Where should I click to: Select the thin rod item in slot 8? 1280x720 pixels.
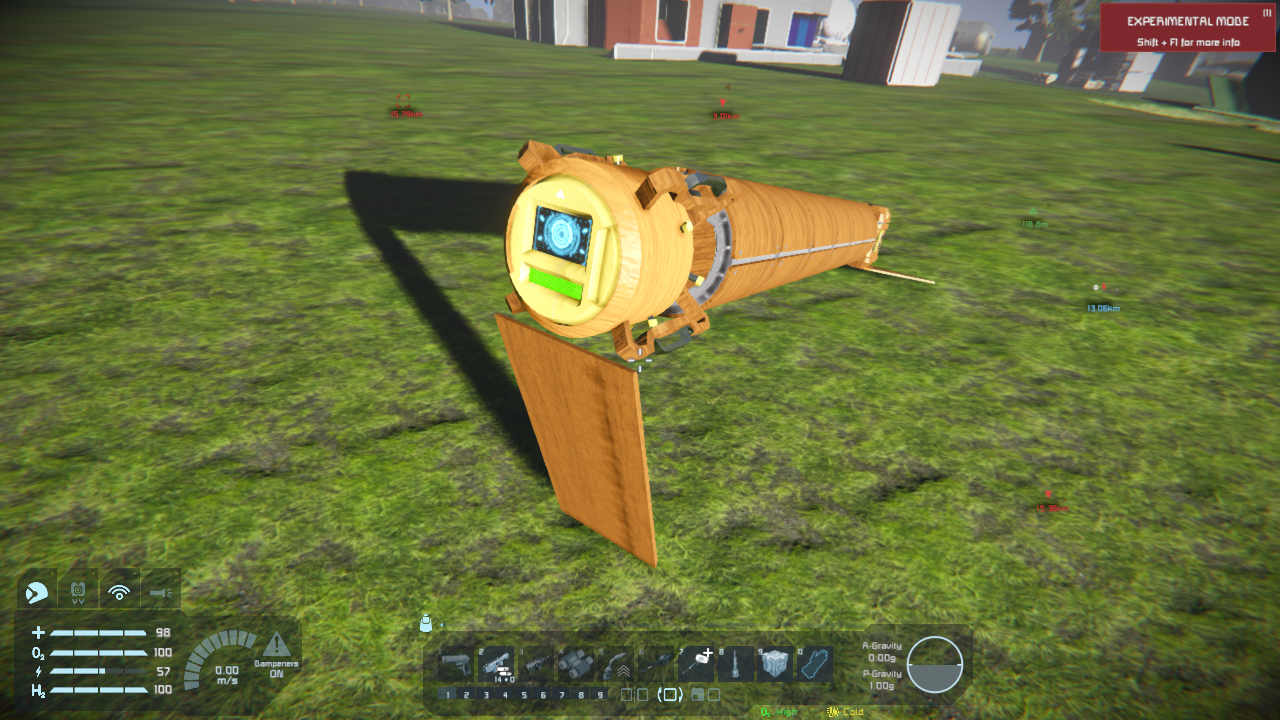(x=735, y=663)
